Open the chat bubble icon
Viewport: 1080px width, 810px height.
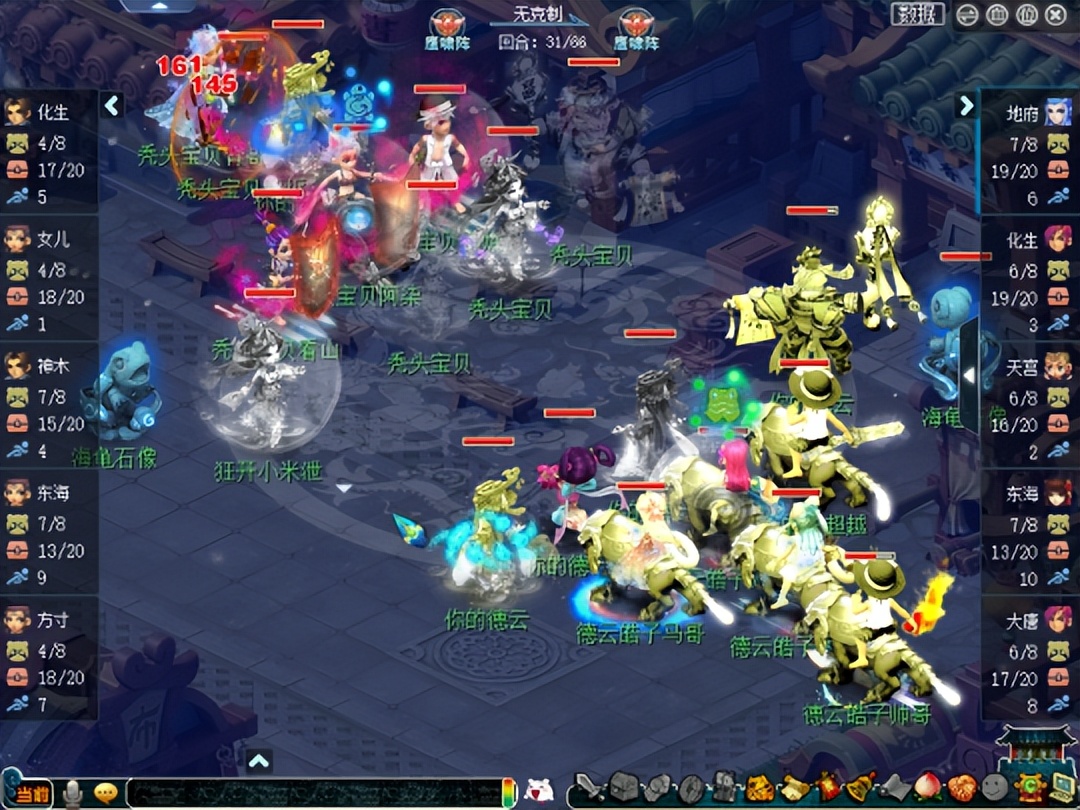point(105,793)
